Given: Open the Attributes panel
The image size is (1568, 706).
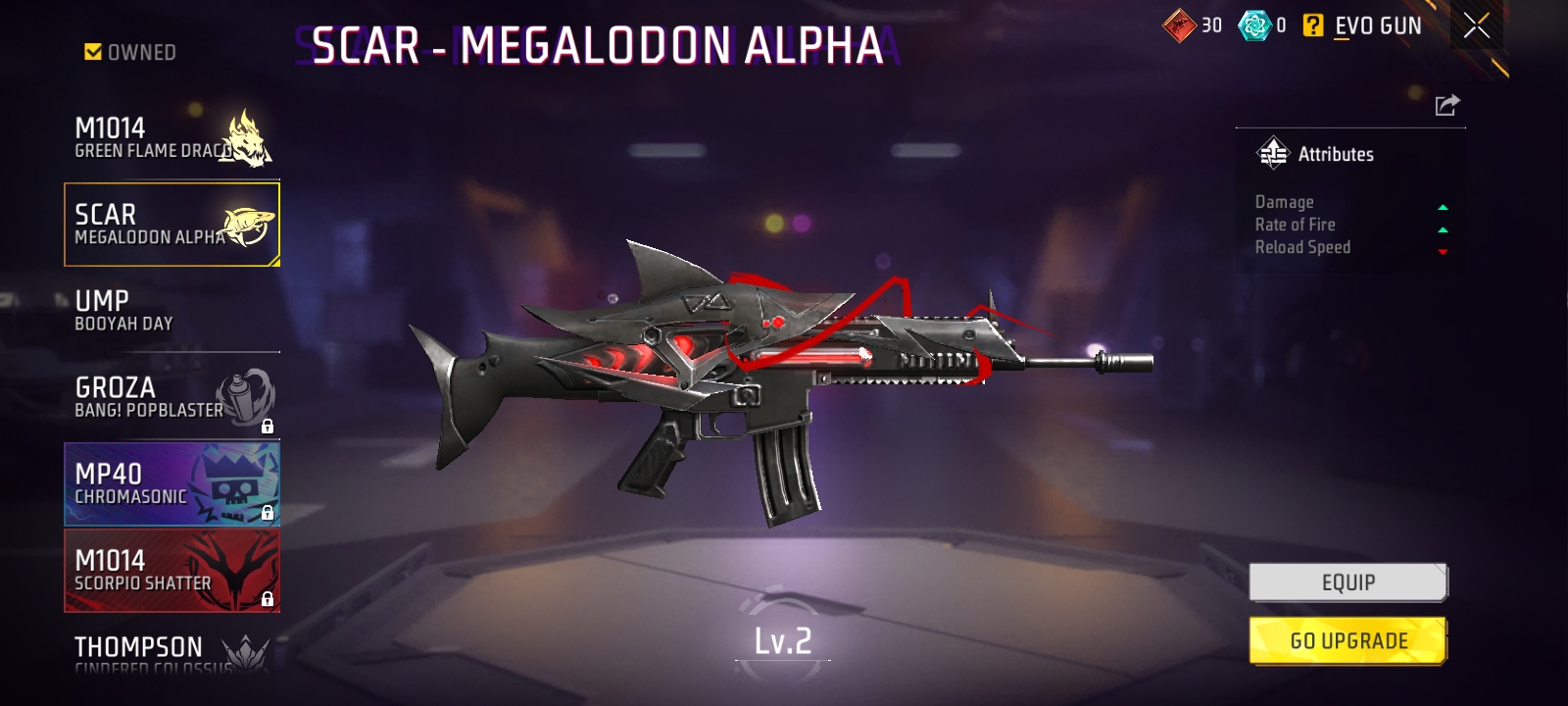Looking at the screenshot, I should 1315,154.
